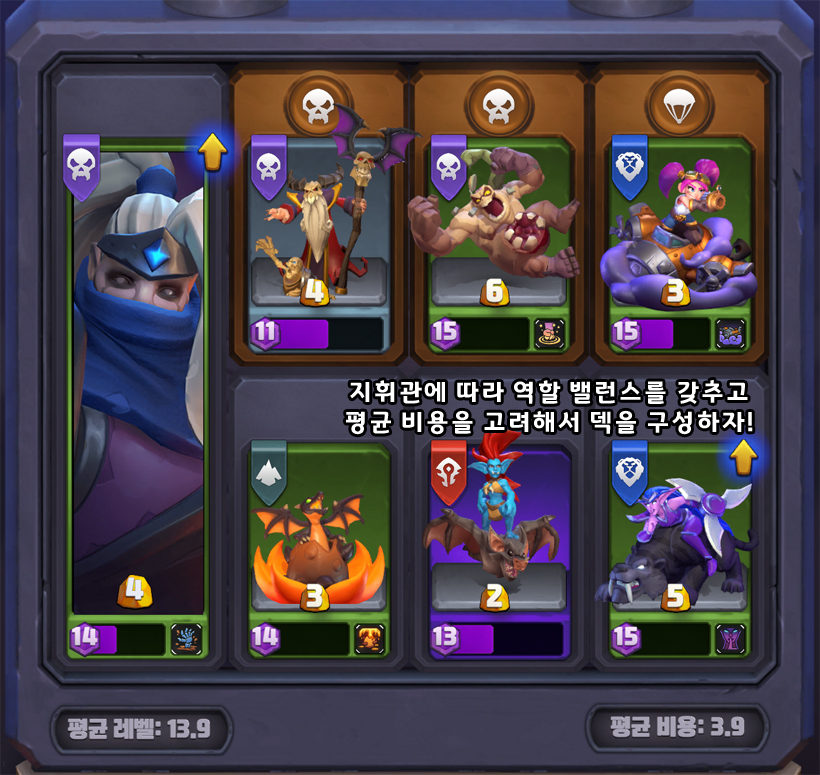Click the parachute slot icon
The width and height of the screenshot is (820, 775).
click(x=678, y=103)
